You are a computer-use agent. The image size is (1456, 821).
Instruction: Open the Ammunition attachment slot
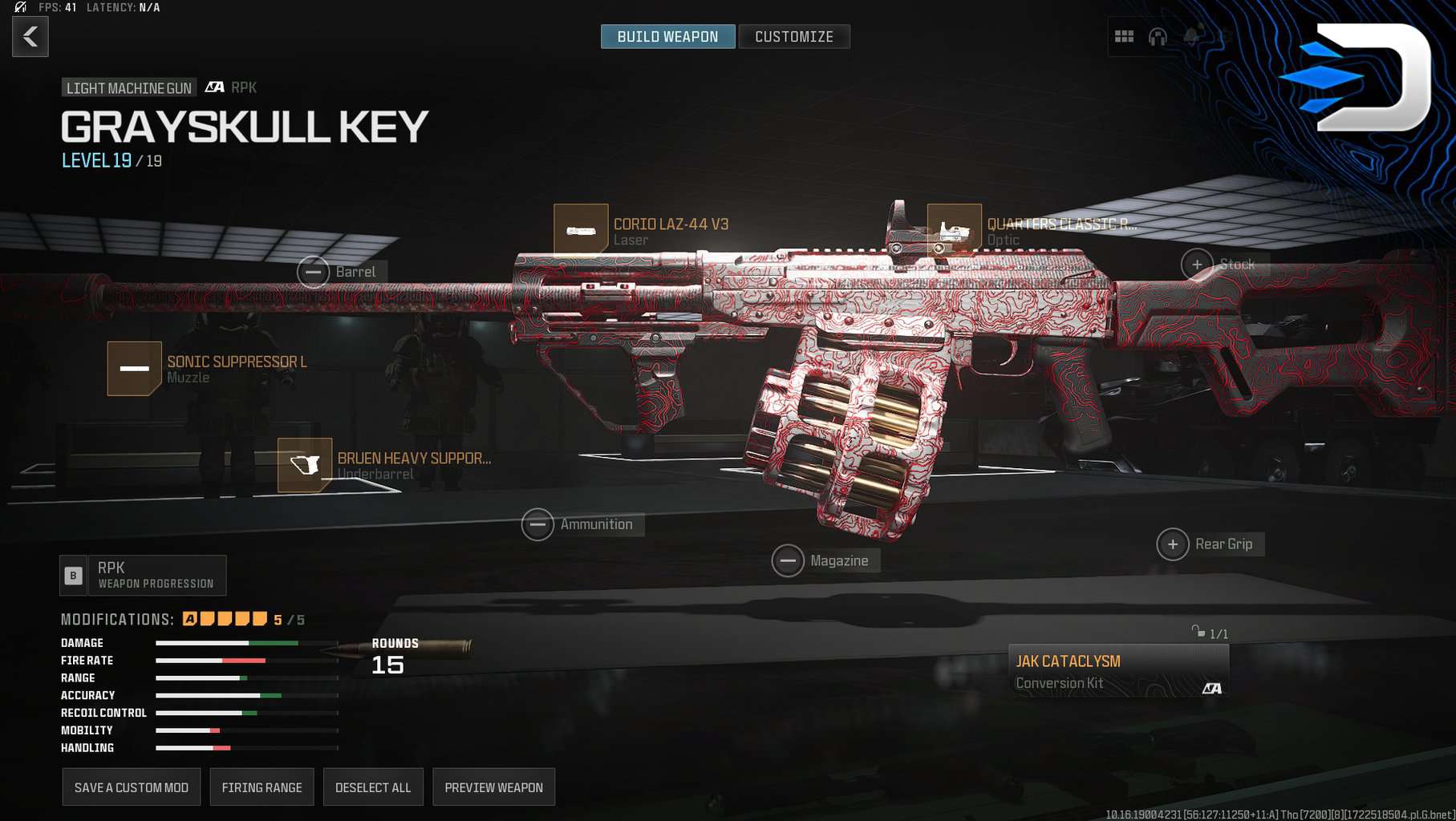tap(537, 525)
